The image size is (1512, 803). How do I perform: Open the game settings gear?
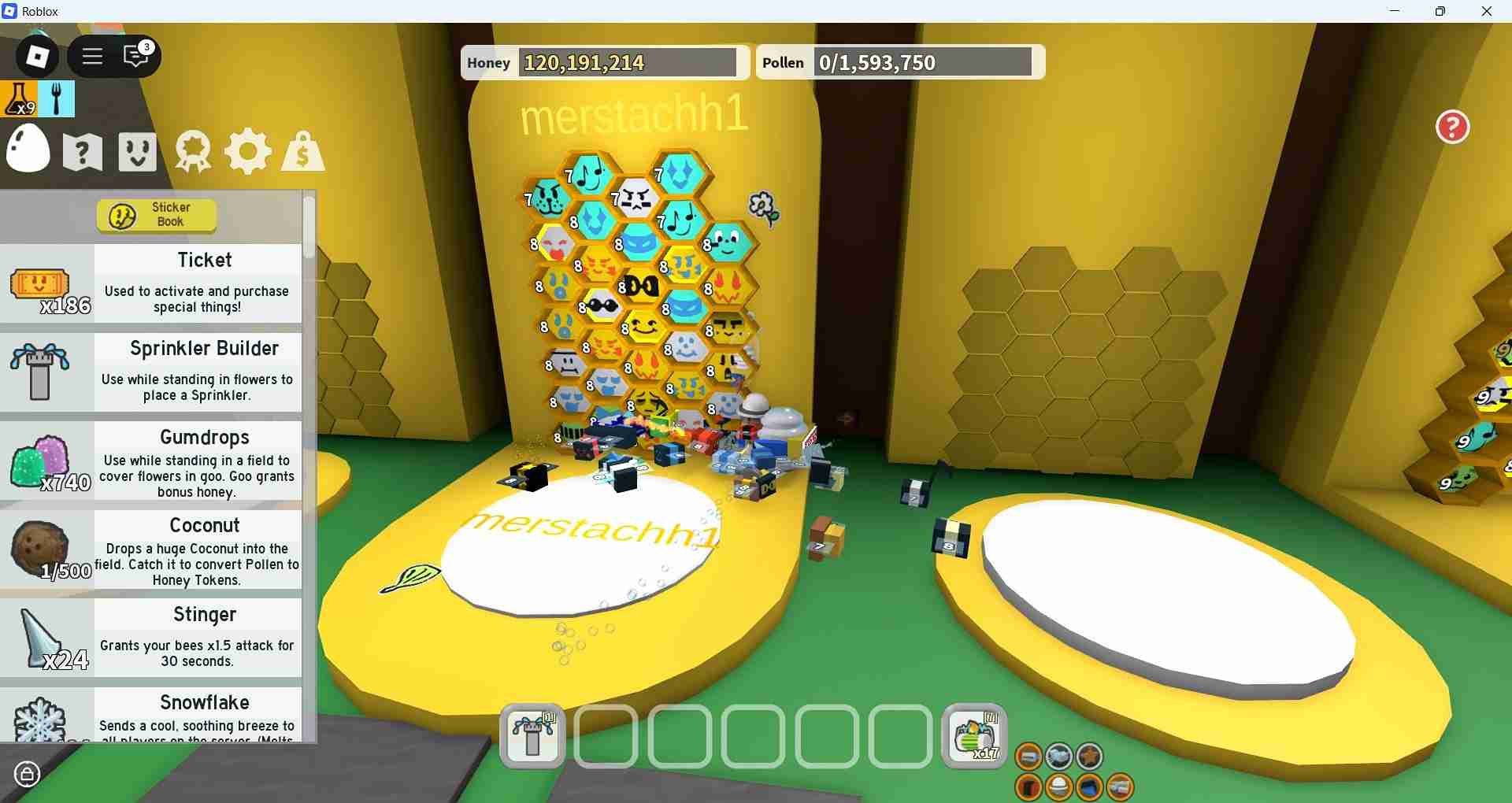[x=247, y=151]
